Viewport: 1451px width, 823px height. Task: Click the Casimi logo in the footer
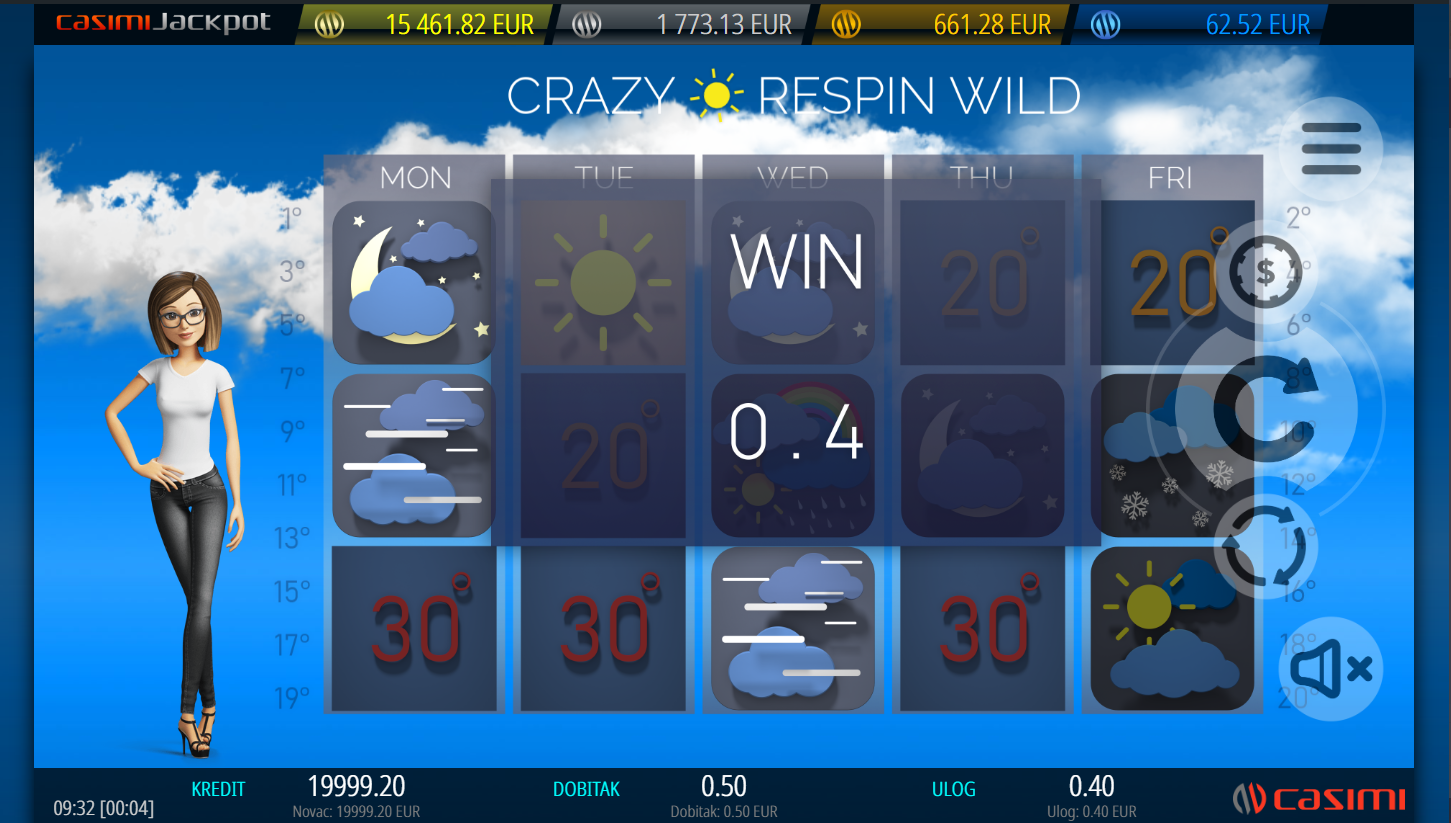[x=1318, y=798]
